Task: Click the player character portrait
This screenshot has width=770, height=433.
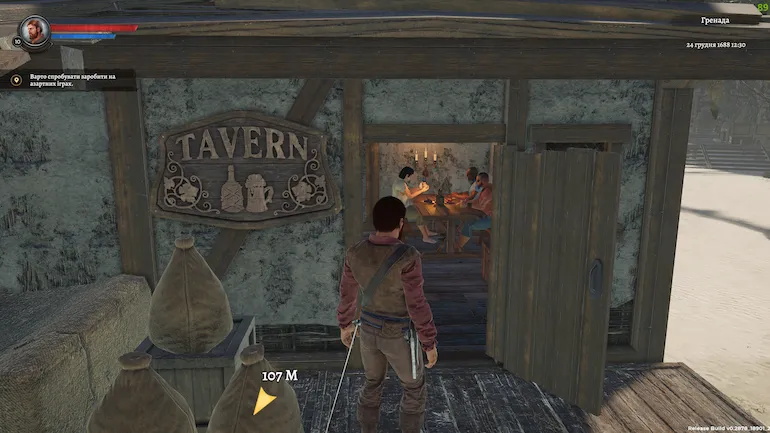Action: pyautogui.click(x=34, y=31)
